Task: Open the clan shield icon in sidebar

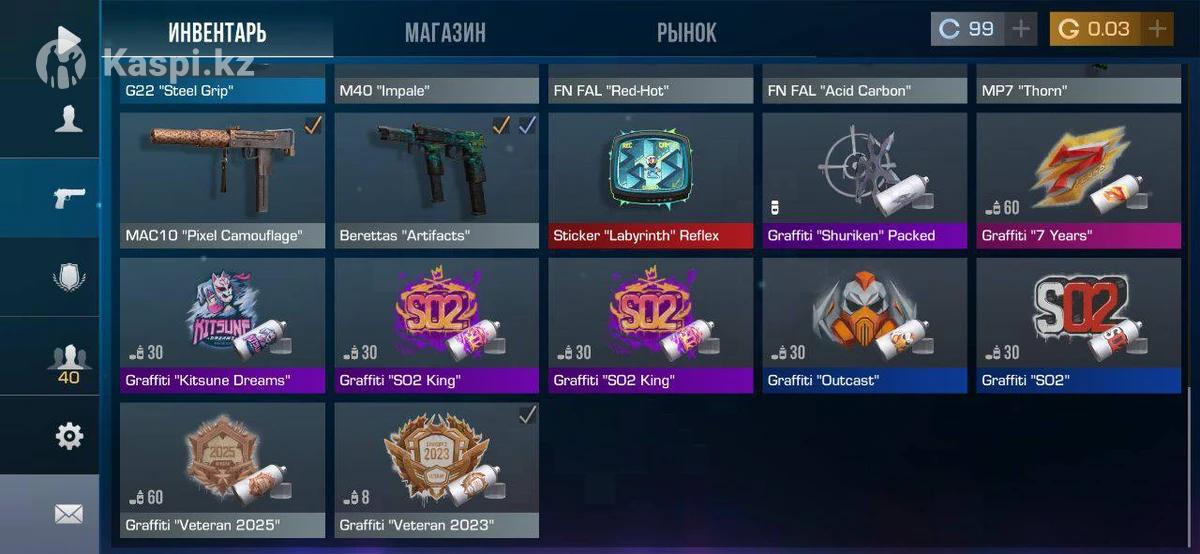Action: tap(69, 277)
